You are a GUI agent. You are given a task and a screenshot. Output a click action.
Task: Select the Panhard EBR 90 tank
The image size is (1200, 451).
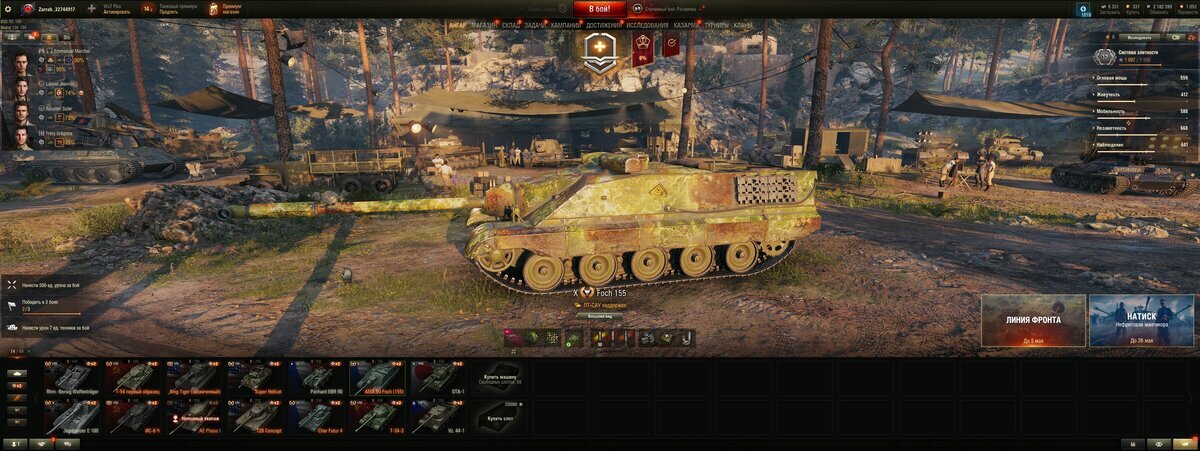coord(317,377)
